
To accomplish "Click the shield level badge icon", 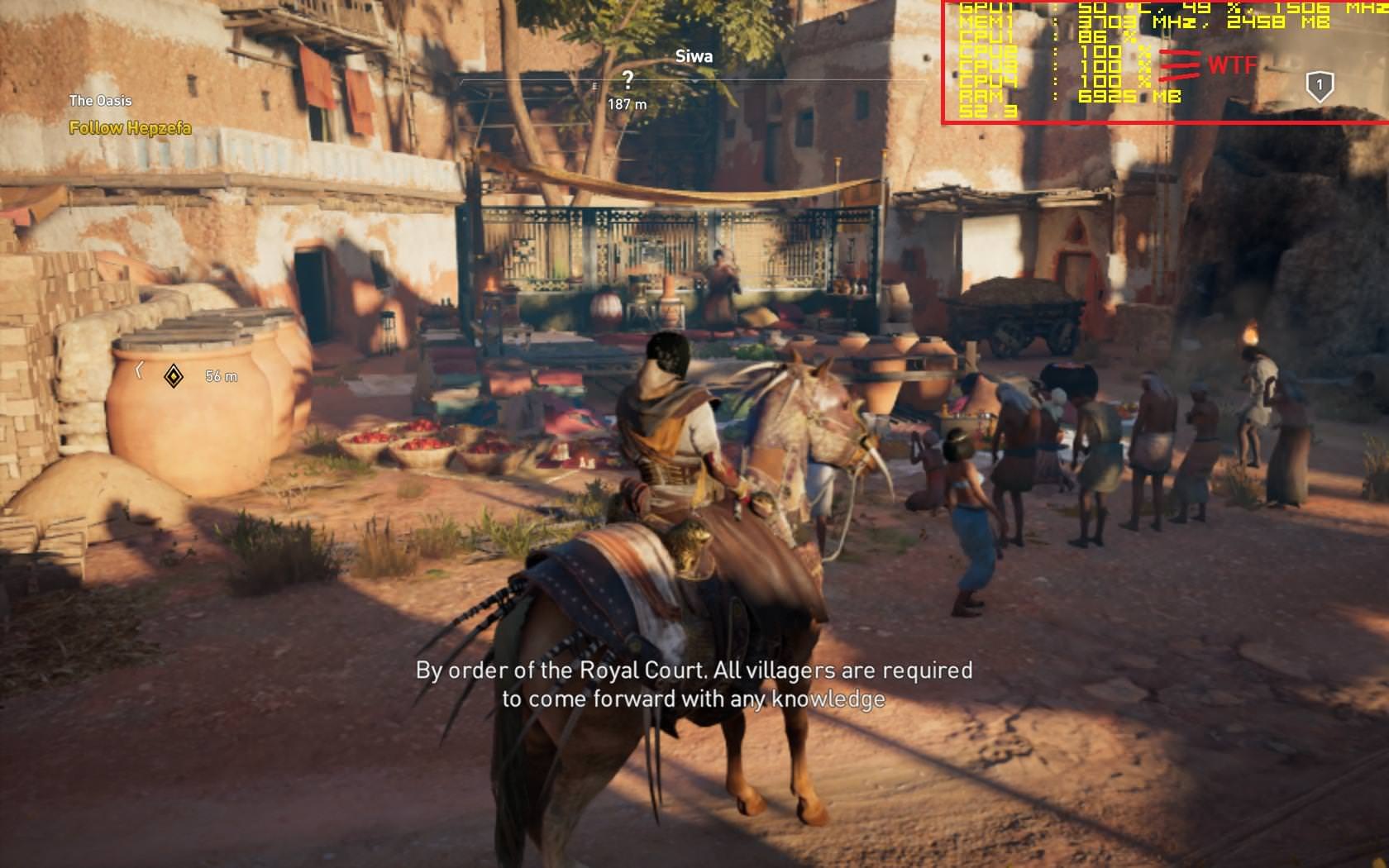I will click(x=1319, y=85).
